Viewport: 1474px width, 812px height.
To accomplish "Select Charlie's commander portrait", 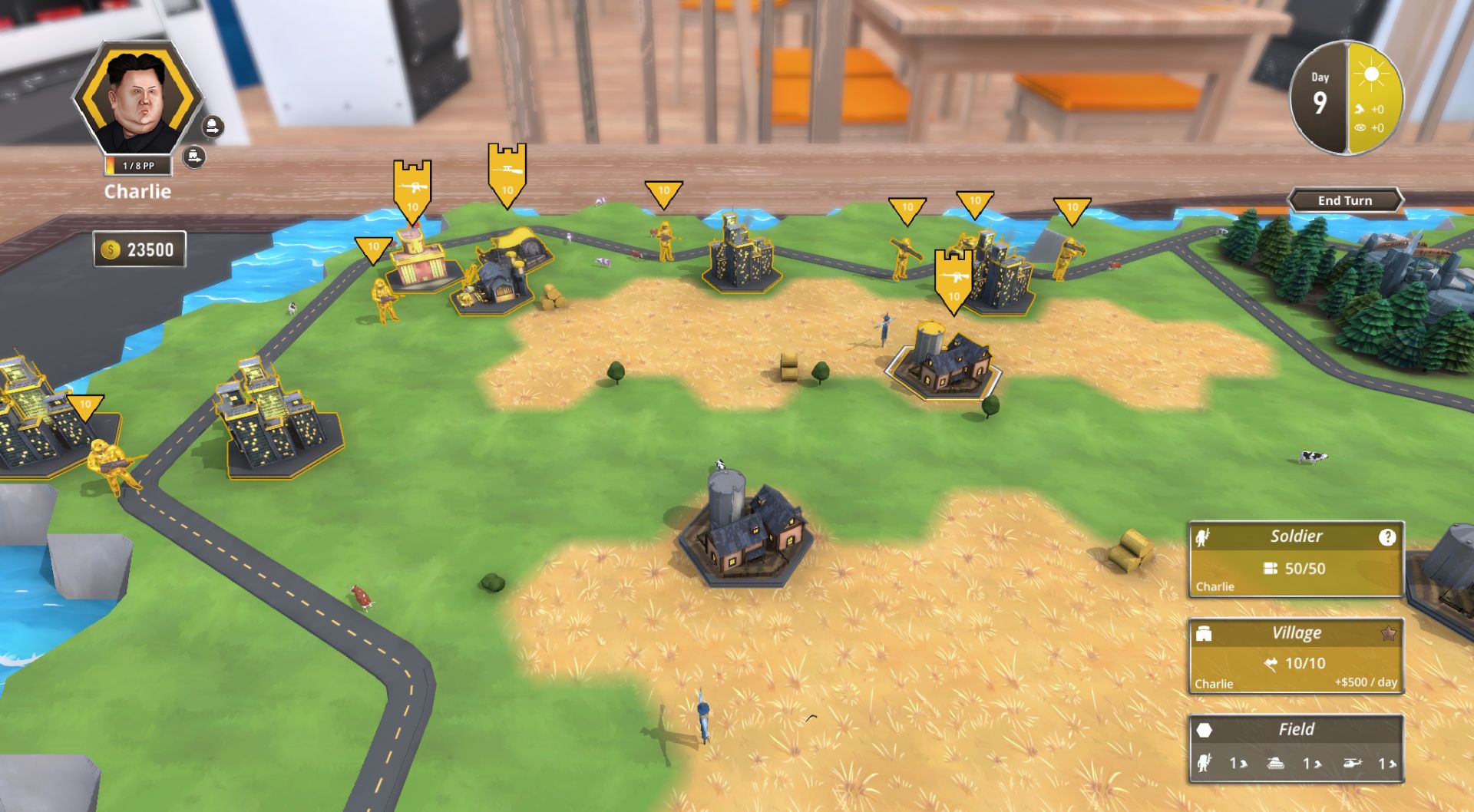I will click(138, 100).
